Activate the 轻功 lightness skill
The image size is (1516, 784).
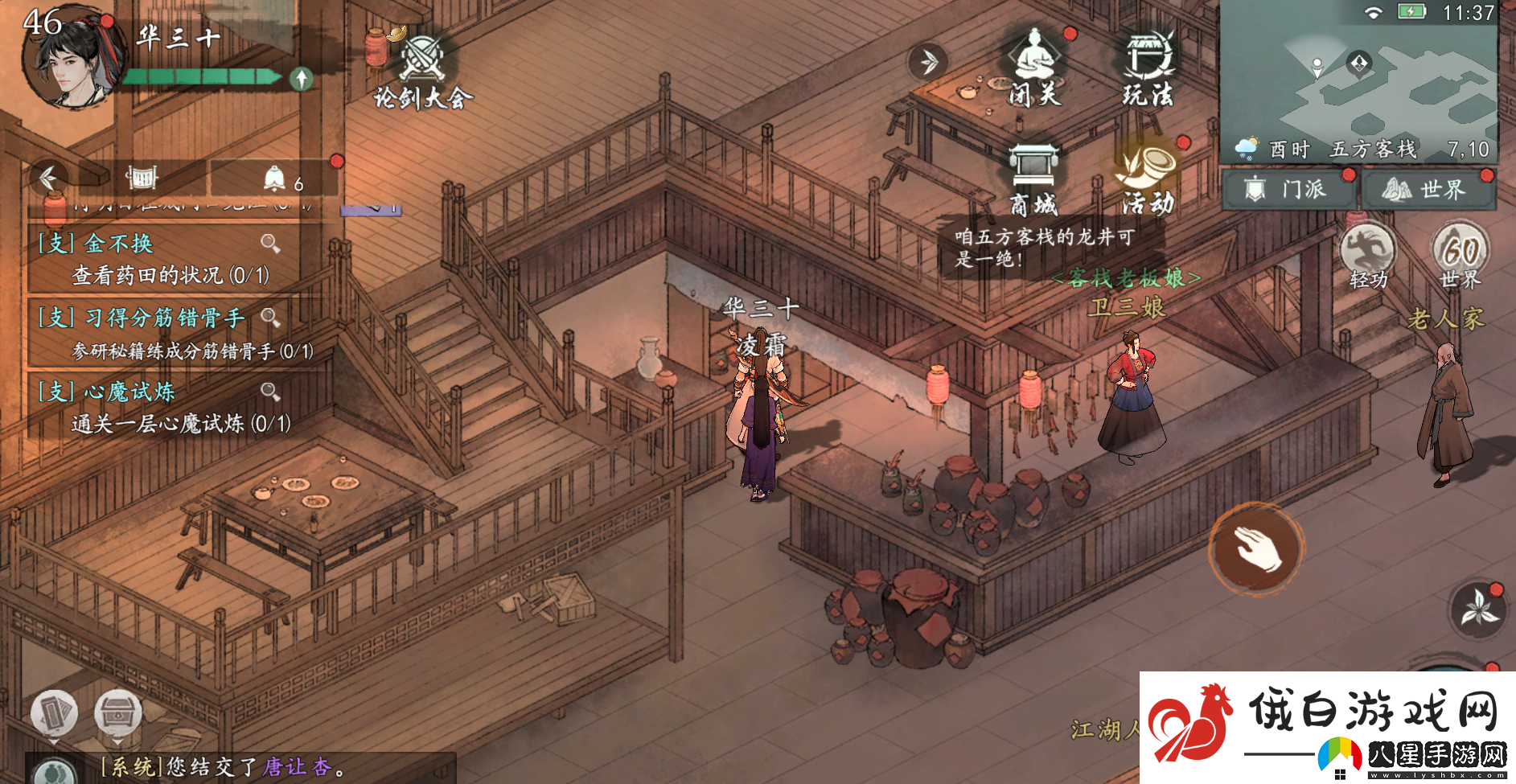[x=1368, y=254]
